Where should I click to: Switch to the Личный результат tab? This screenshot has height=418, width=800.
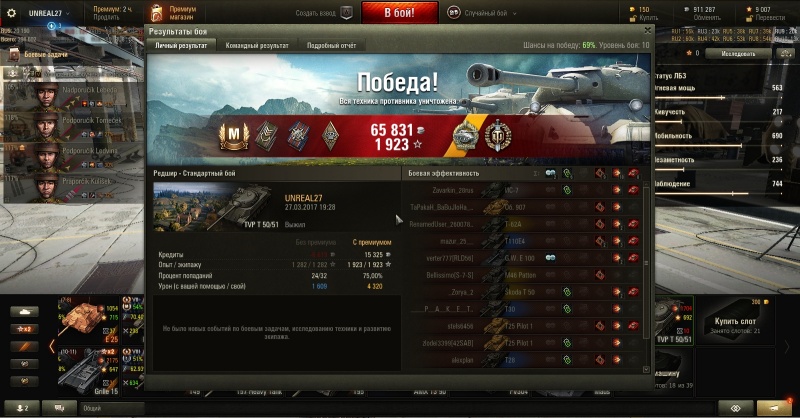click(x=180, y=46)
